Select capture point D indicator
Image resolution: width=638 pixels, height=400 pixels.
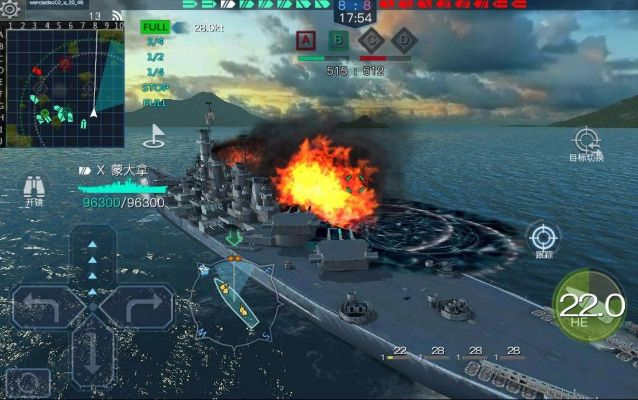coord(403,41)
